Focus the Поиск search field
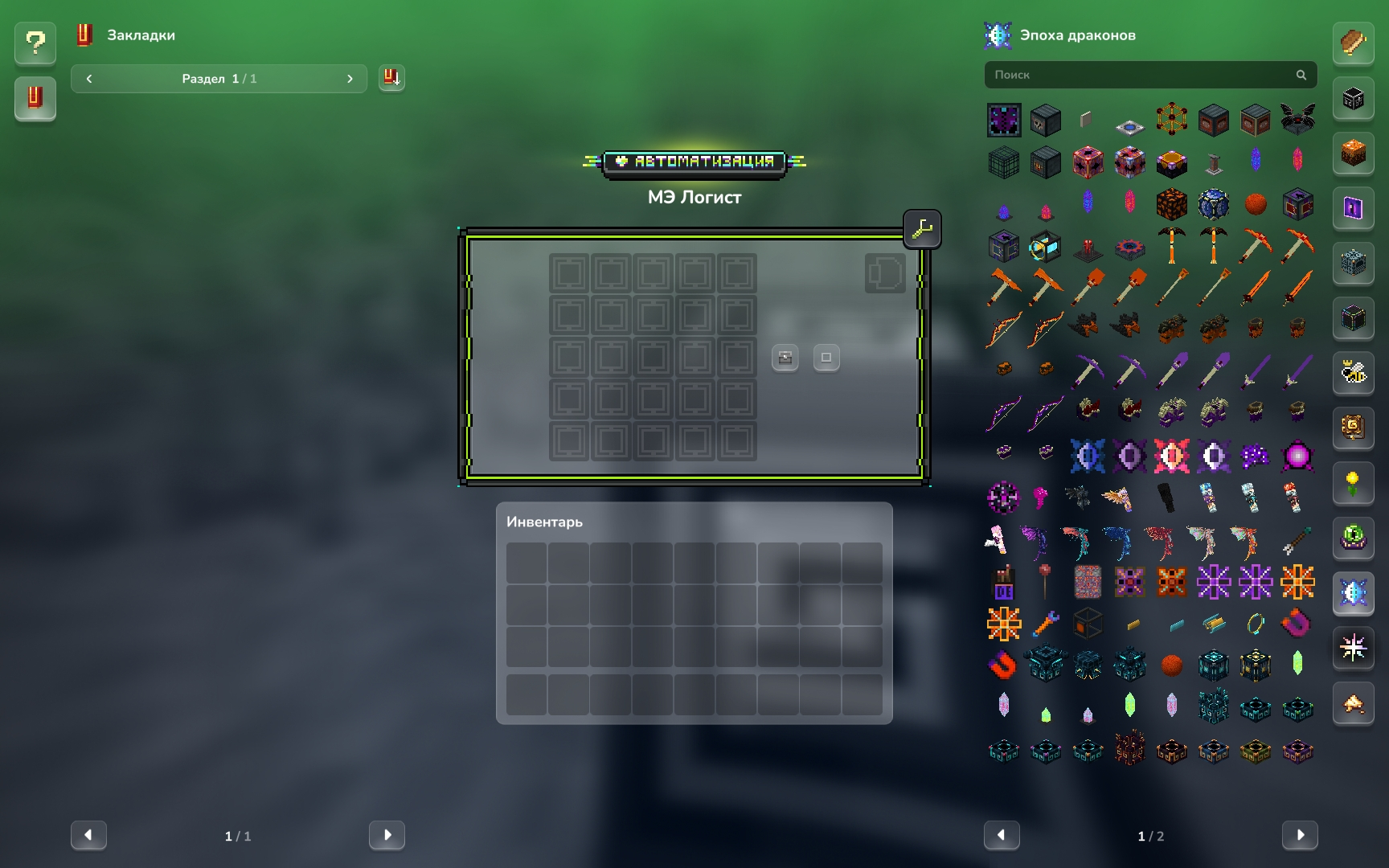Viewport: 1389px width, 868px height. point(1141,75)
